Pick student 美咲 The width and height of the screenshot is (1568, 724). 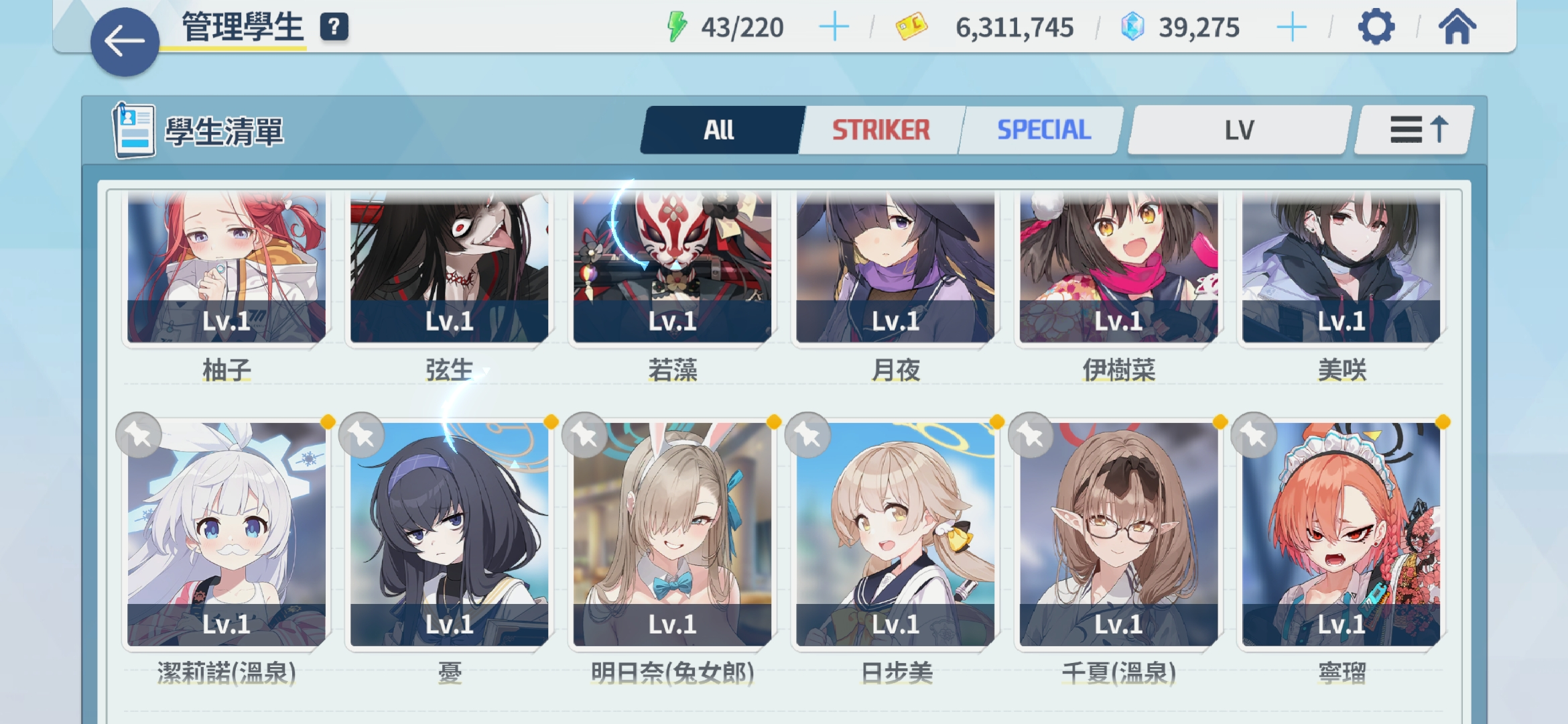coord(1341,268)
